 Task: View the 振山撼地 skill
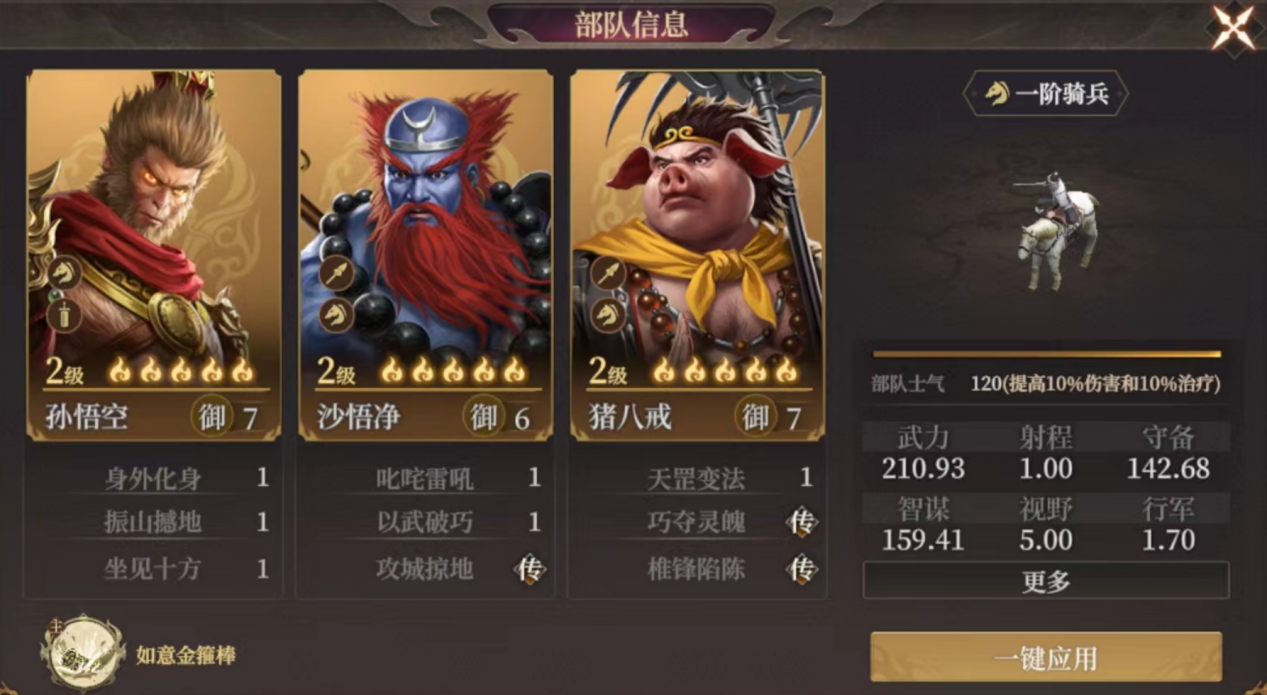pyautogui.click(x=154, y=522)
